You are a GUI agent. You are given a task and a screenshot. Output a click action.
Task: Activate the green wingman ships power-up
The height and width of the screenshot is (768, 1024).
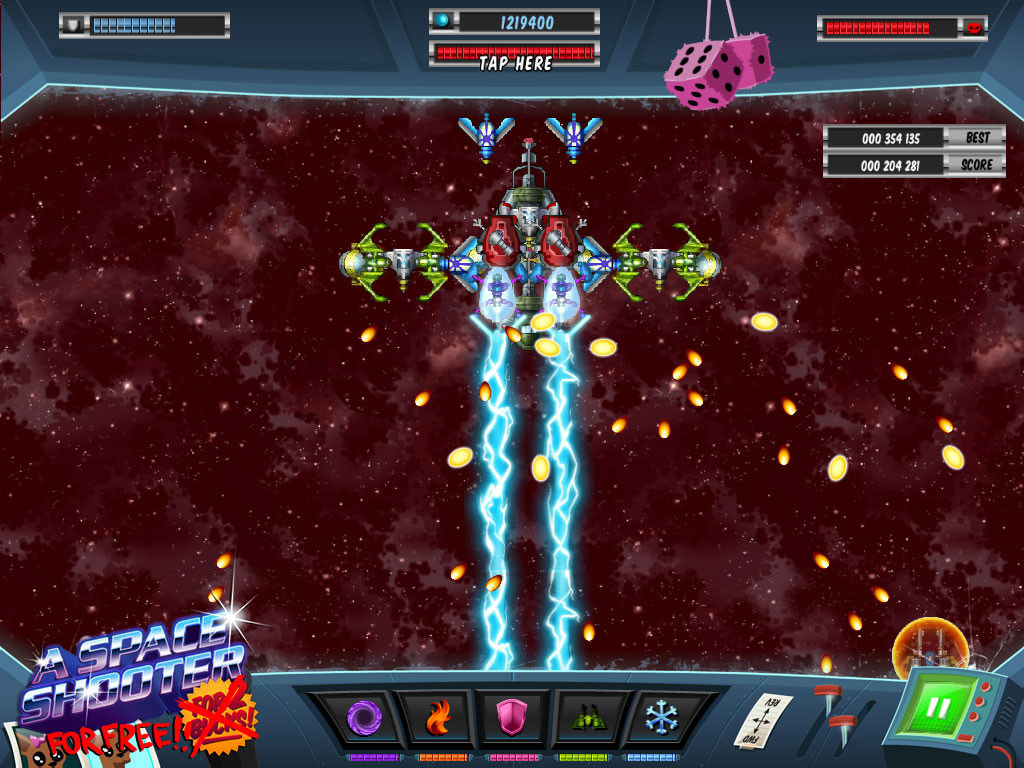(x=586, y=717)
